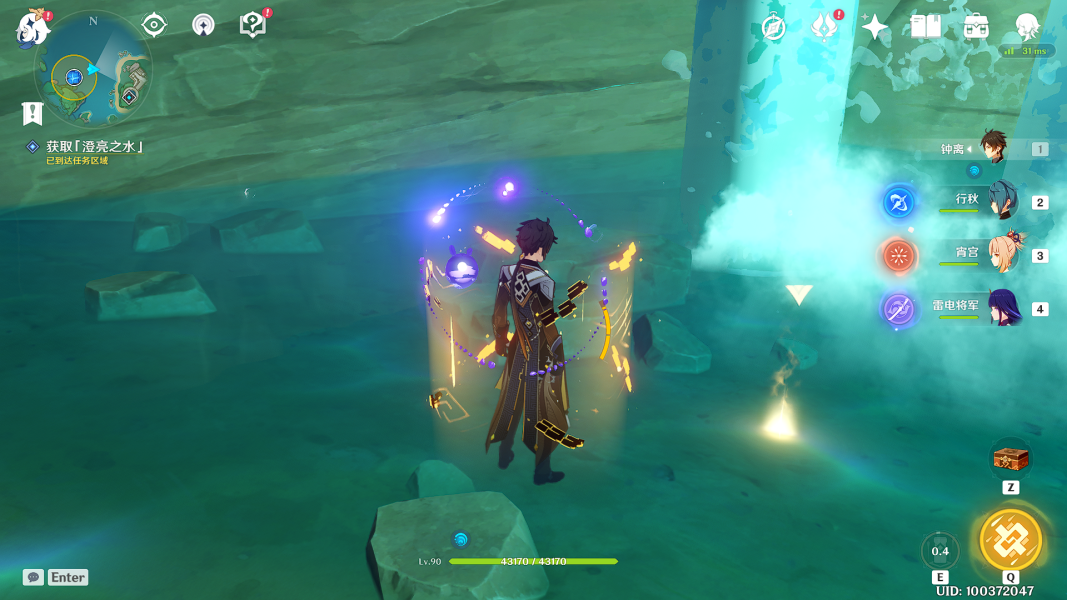Open the quest navigation icon
1067x600 pixels.
pyautogui.click(x=154, y=24)
